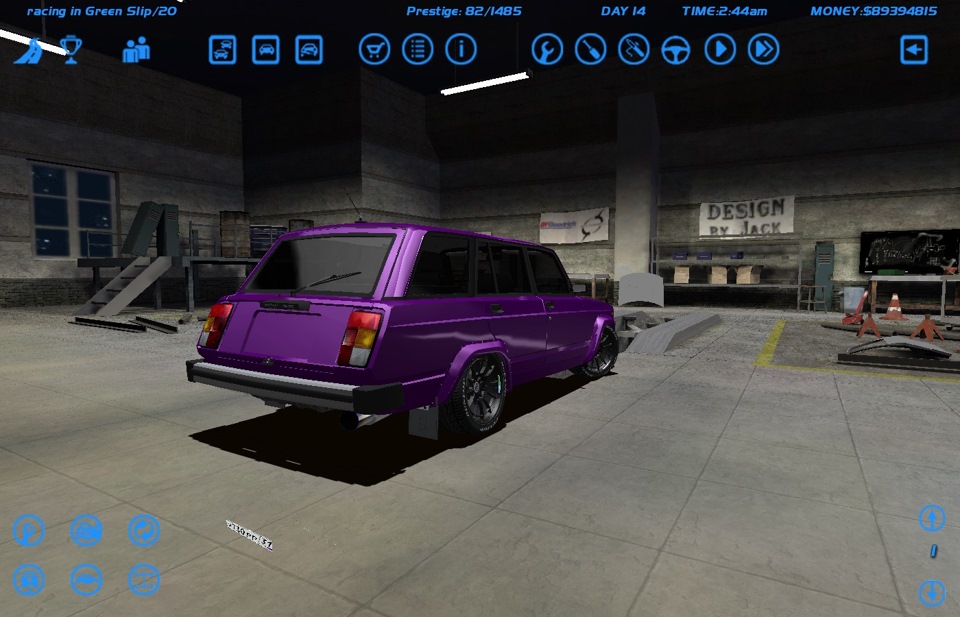This screenshot has width=960, height=617.
Task: Choose the car body silhouette round icon
Action: tap(87, 579)
